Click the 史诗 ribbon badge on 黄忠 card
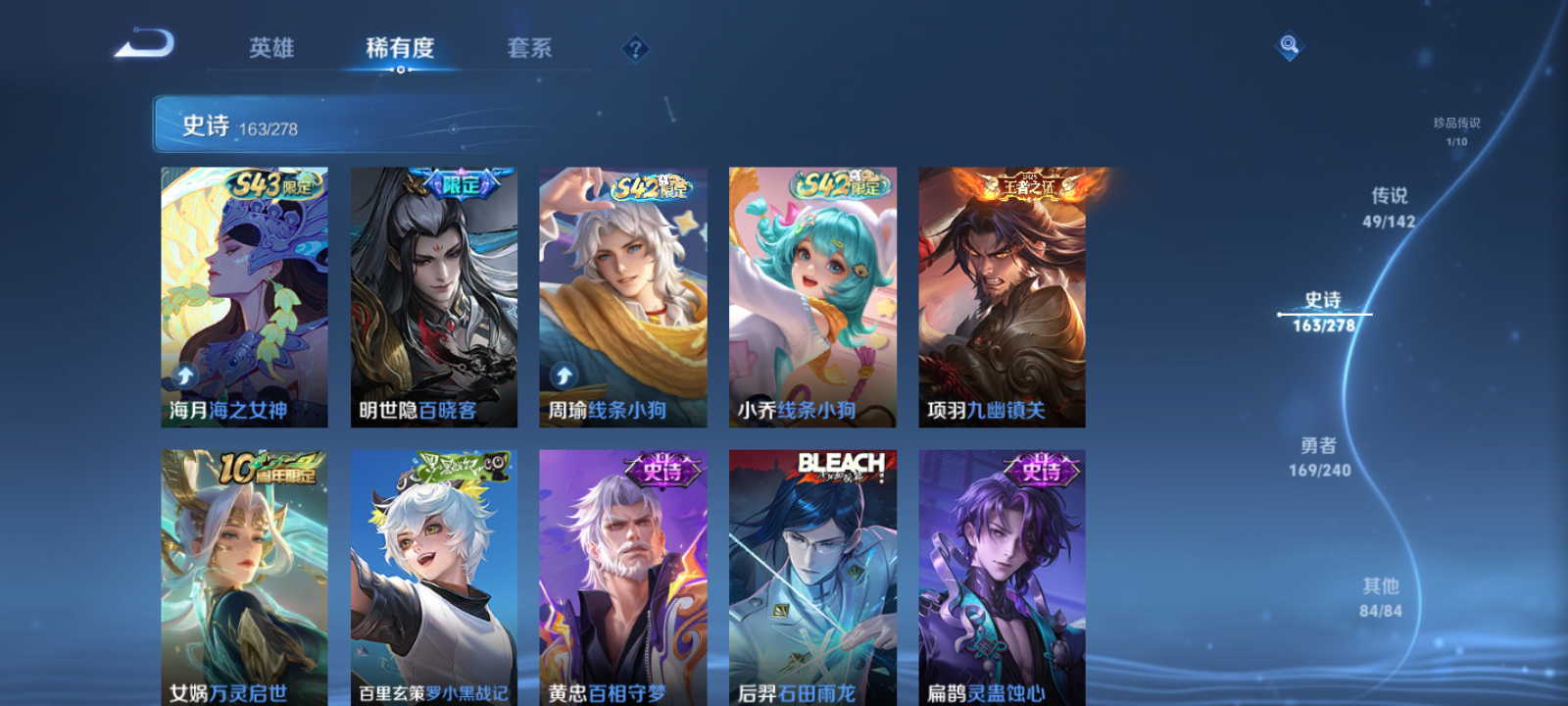 pos(662,469)
